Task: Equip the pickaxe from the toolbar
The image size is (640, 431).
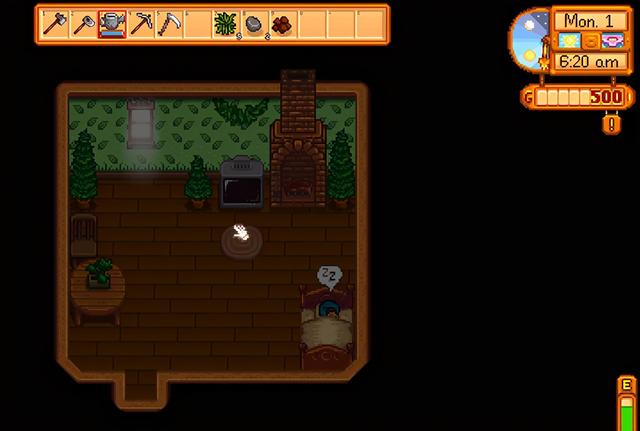Action: [x=141, y=22]
